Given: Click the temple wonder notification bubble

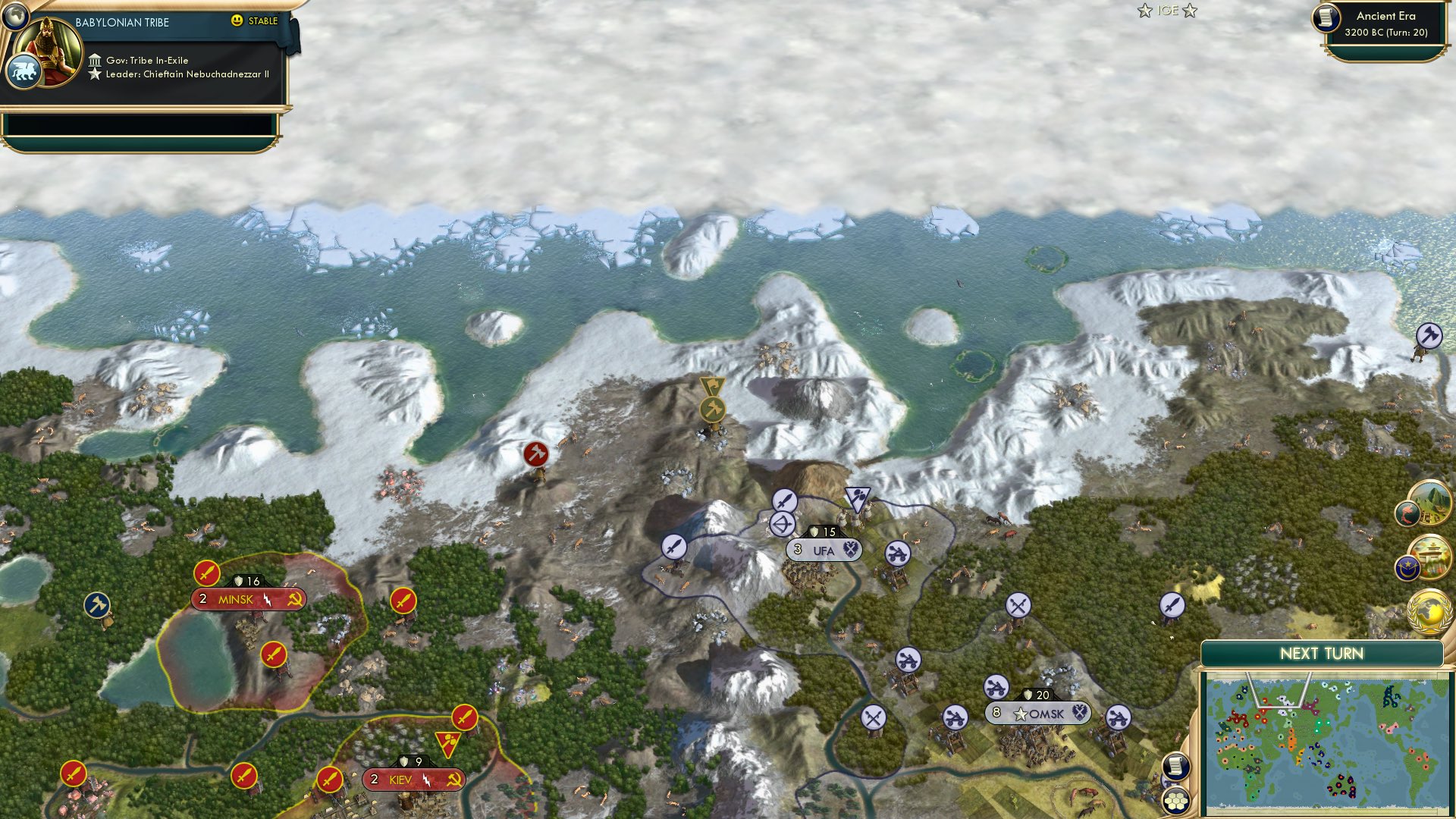Looking at the screenshot, I should tap(1431, 558).
